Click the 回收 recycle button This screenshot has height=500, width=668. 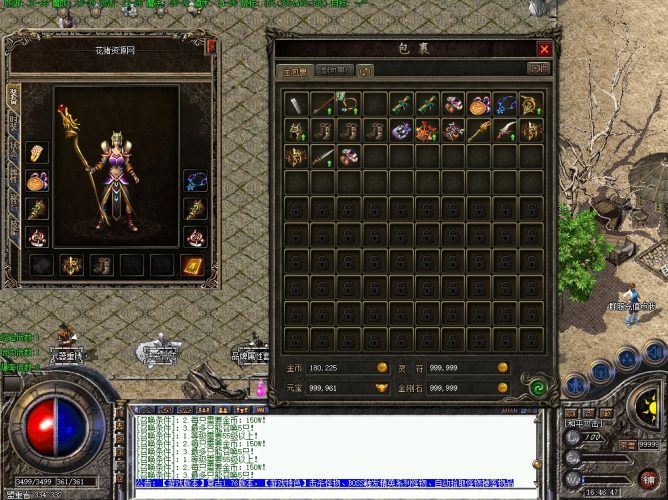538,69
